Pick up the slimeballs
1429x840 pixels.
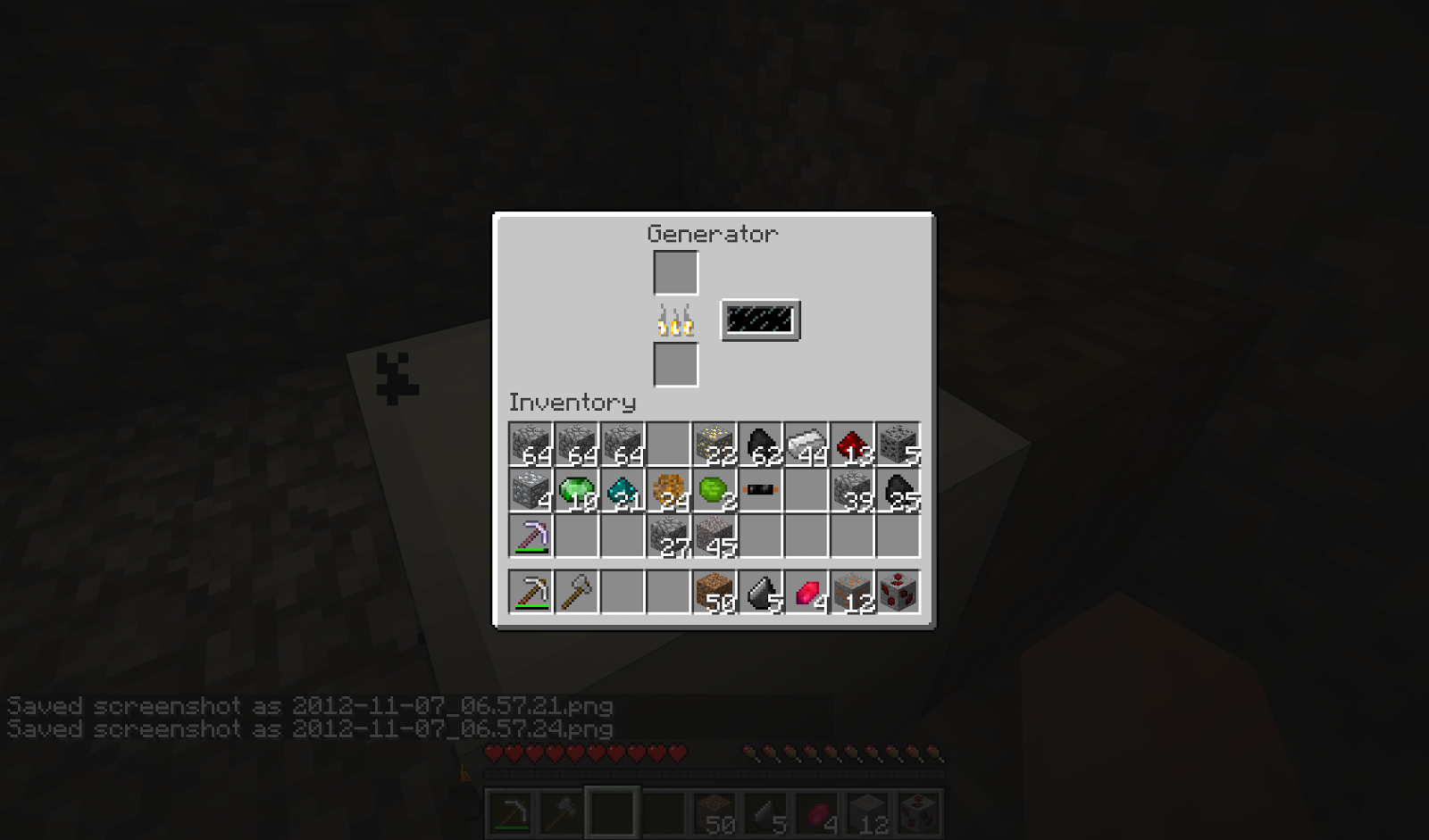714,491
